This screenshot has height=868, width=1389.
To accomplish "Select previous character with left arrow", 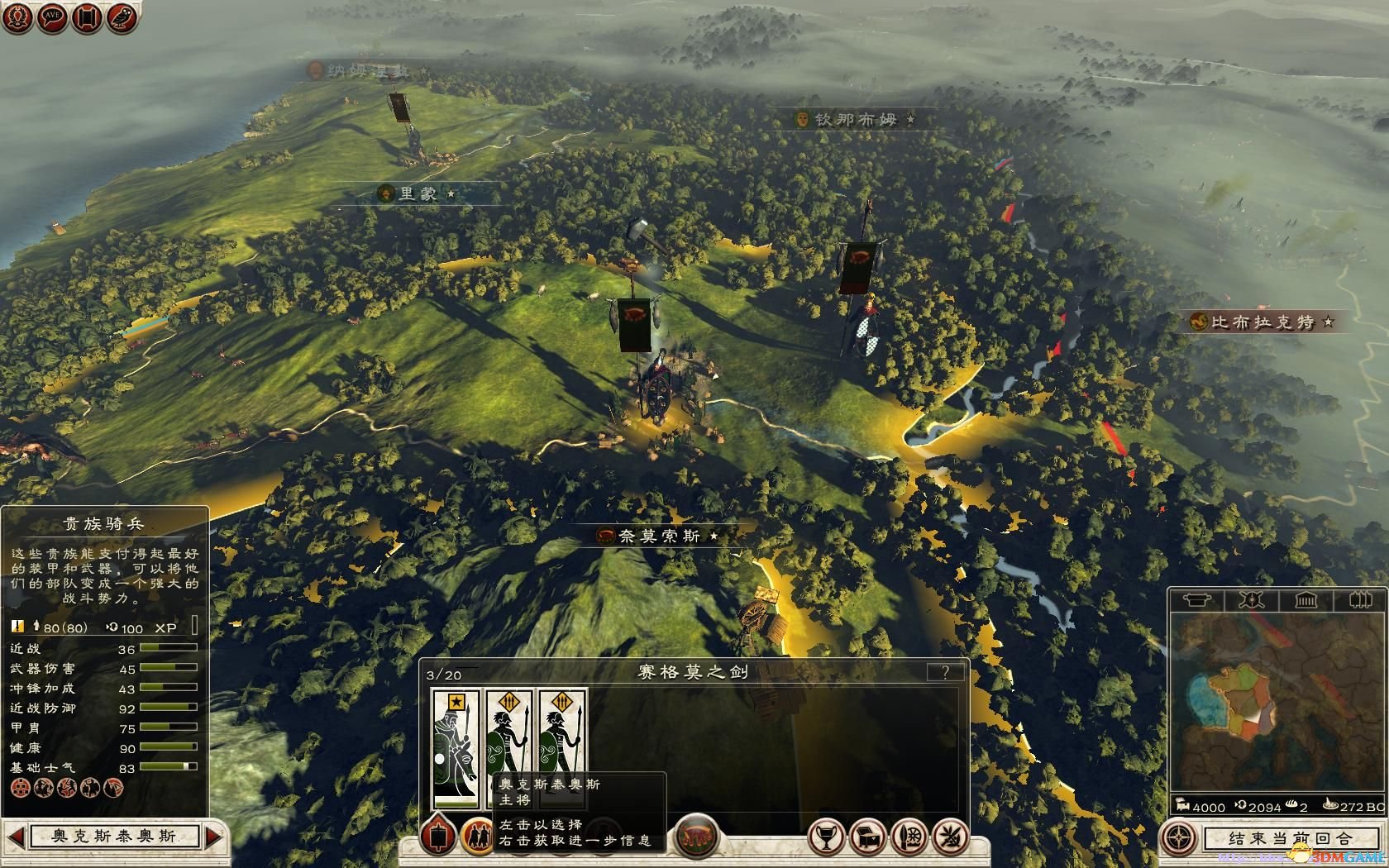I will (14, 837).
